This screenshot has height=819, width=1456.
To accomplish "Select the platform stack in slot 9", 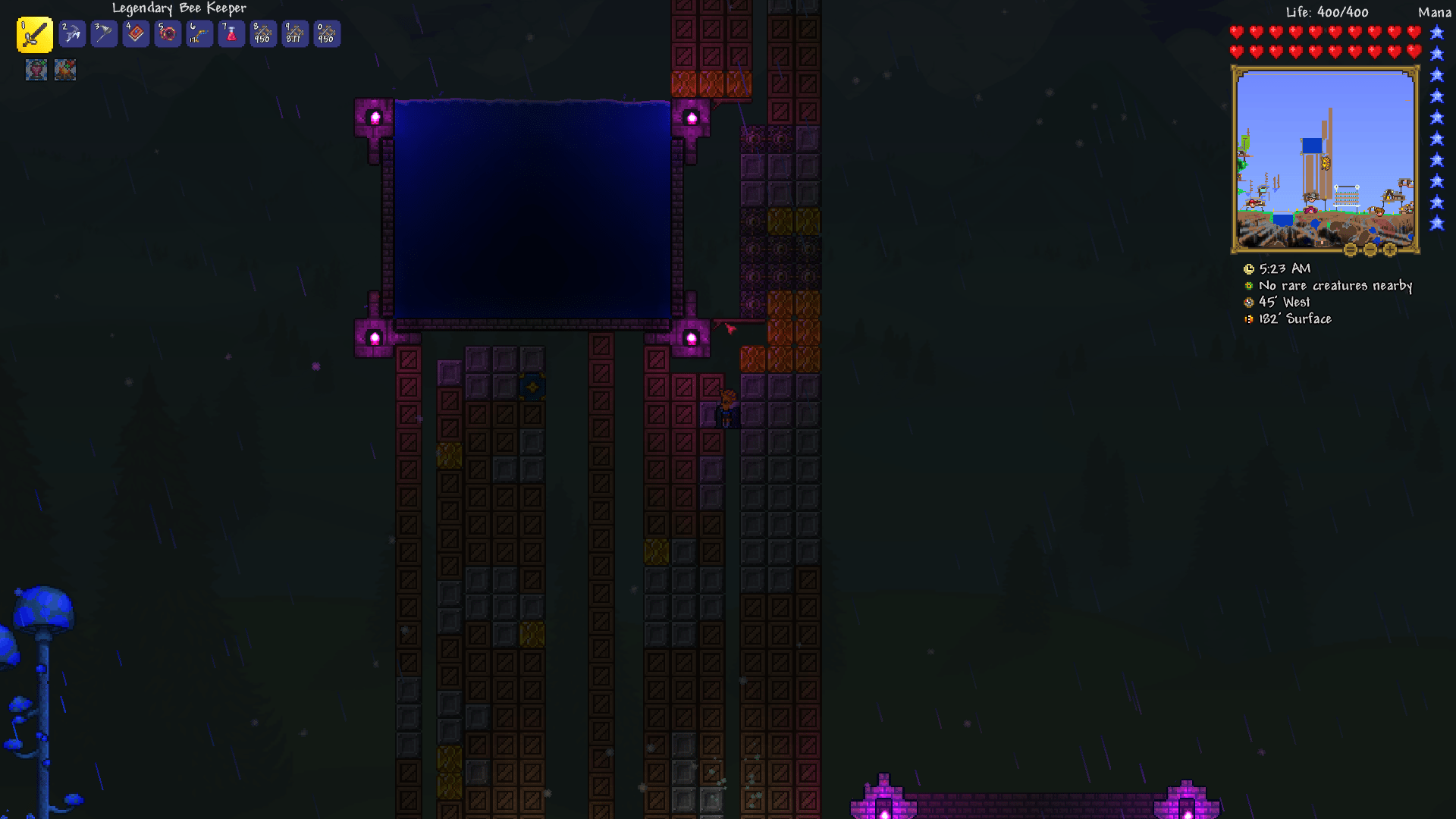I will coord(295,34).
